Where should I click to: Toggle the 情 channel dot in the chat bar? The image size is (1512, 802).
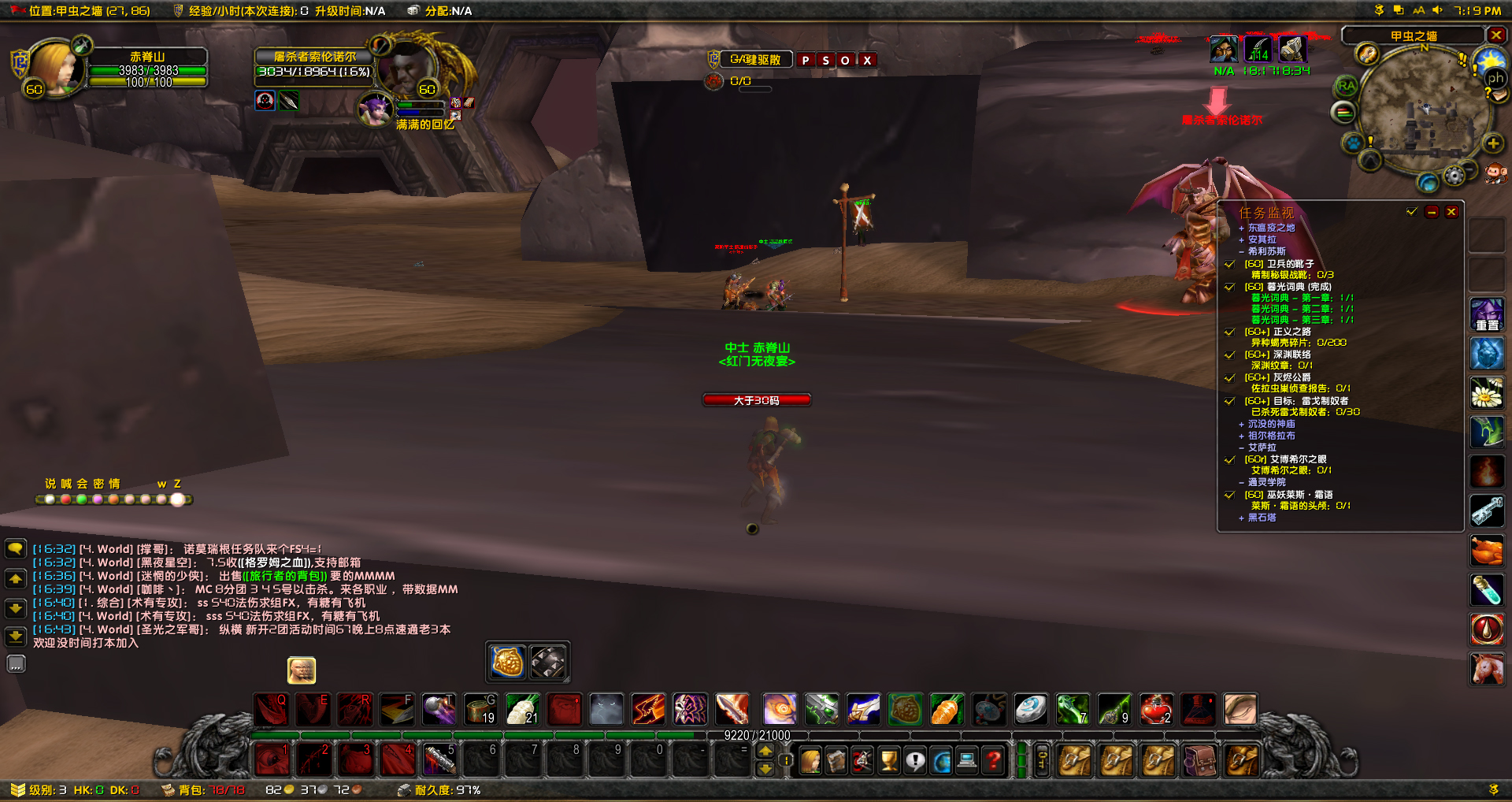click(x=114, y=499)
